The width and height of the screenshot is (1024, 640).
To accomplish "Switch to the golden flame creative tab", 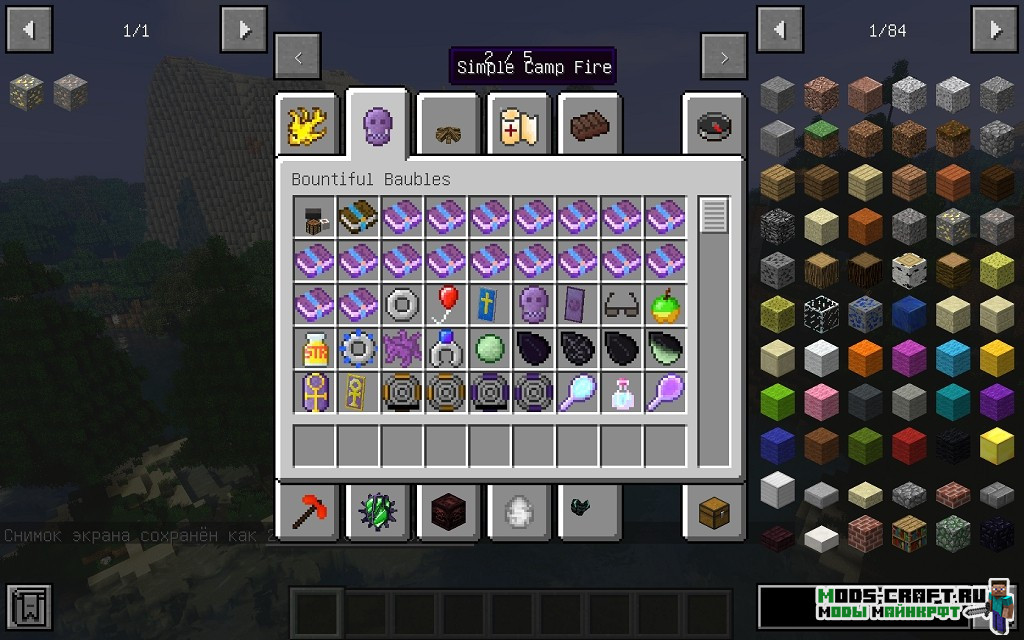I will click(x=306, y=125).
